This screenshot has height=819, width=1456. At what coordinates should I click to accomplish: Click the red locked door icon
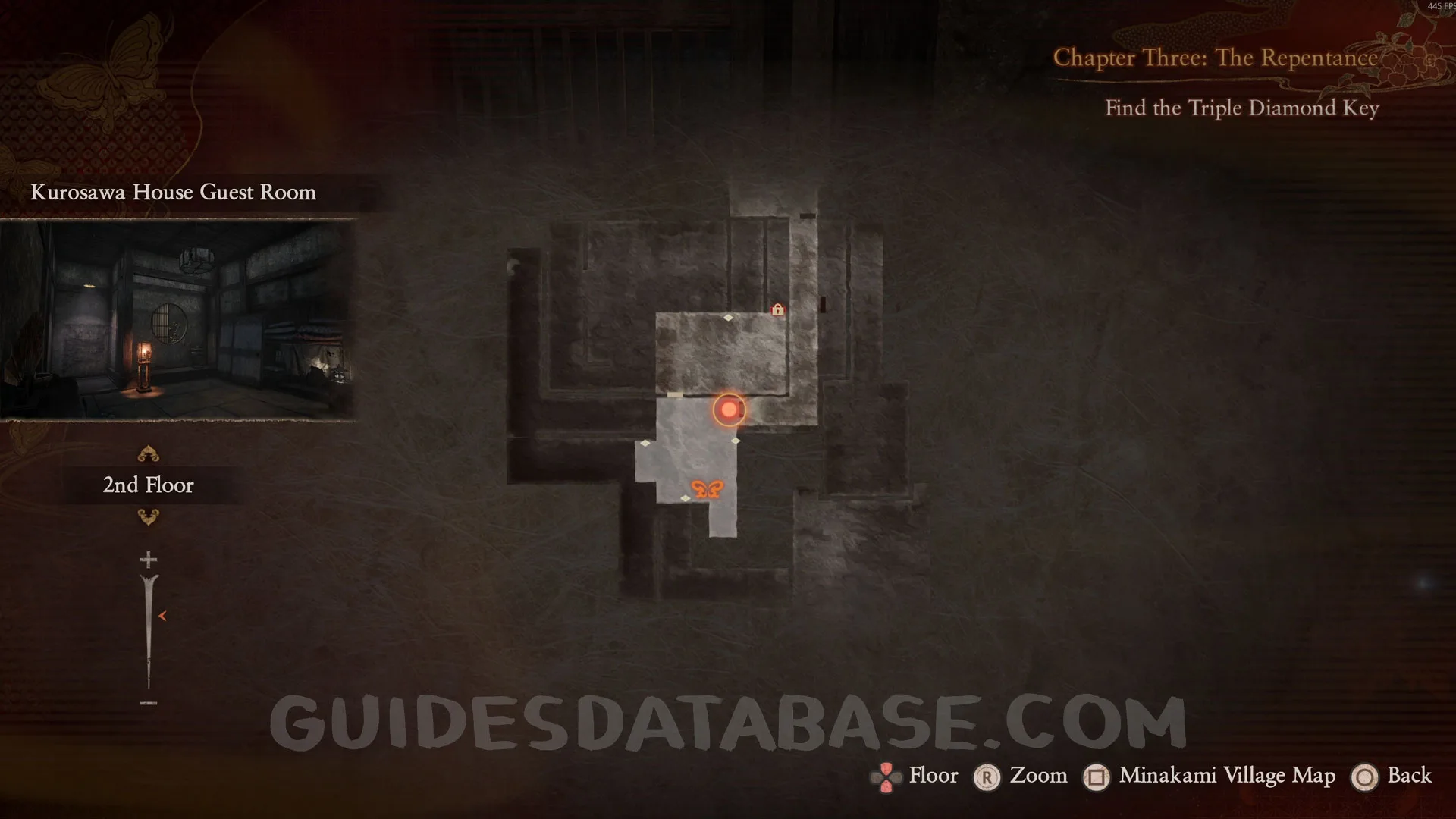(x=777, y=309)
